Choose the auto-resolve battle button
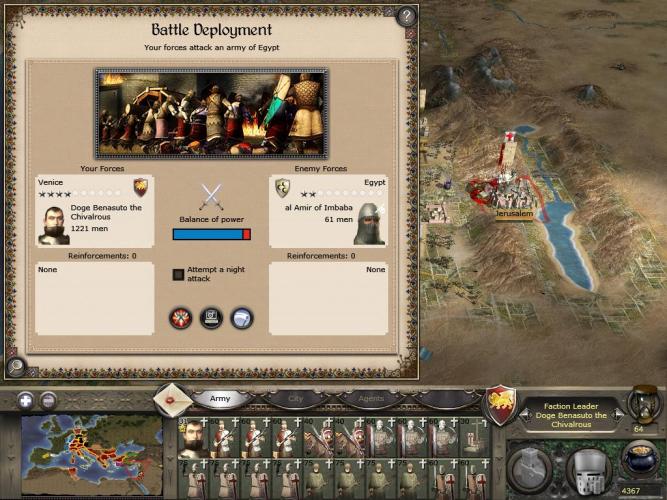This screenshot has width=667, height=500. (211, 318)
